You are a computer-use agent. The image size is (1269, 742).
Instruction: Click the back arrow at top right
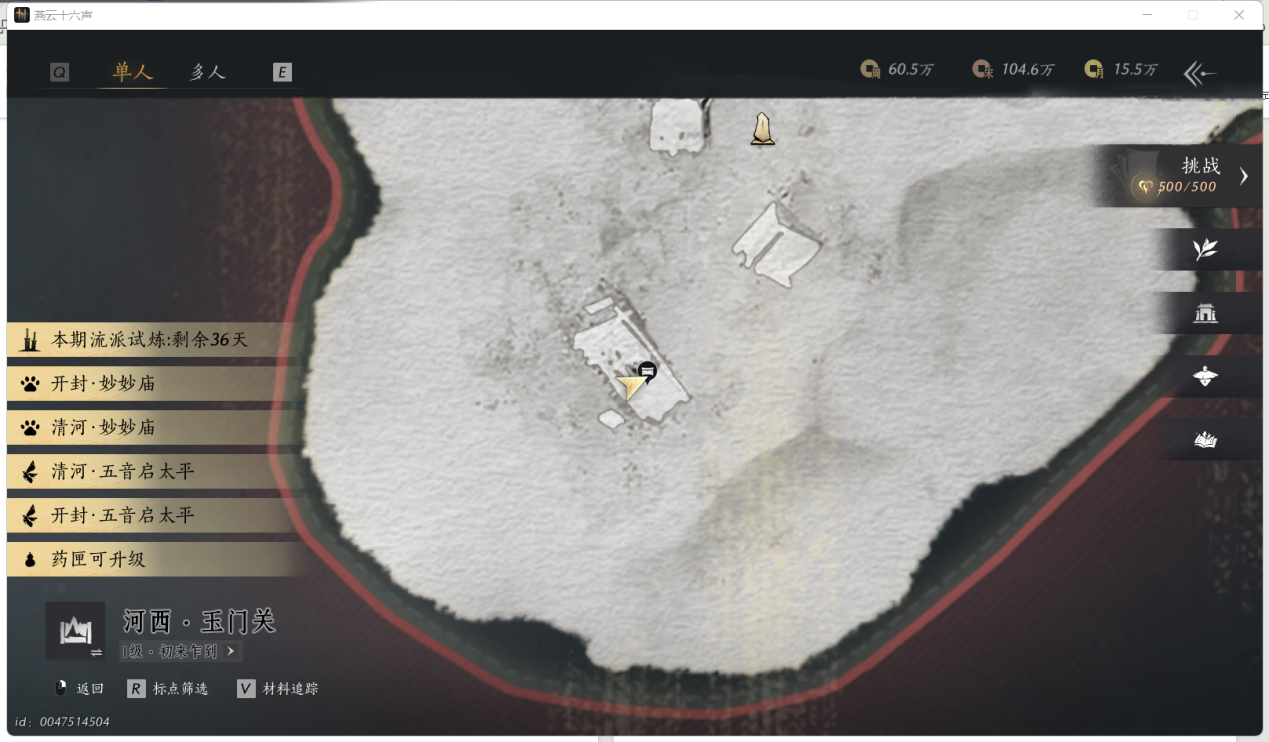(1199, 72)
